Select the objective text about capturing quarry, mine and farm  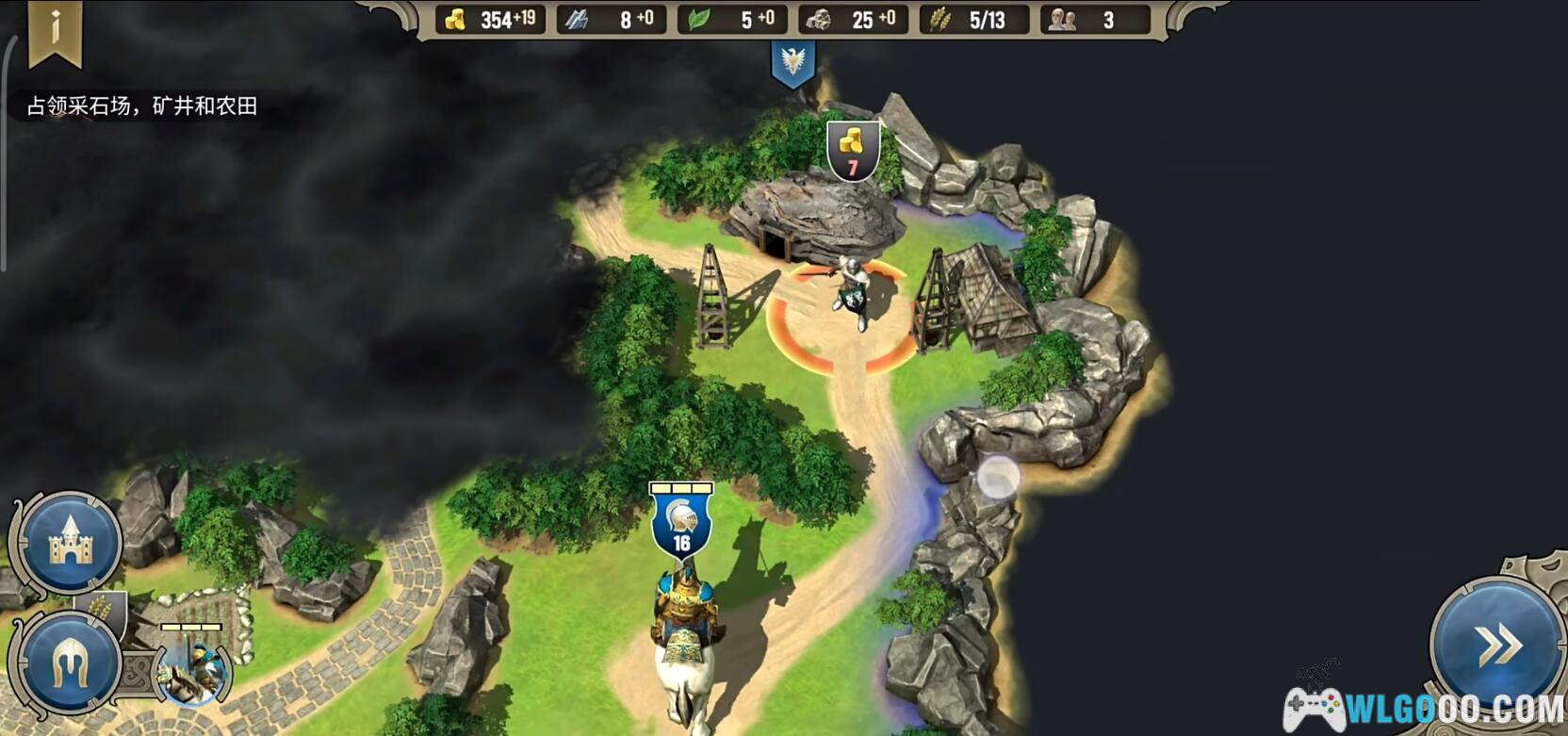point(142,106)
